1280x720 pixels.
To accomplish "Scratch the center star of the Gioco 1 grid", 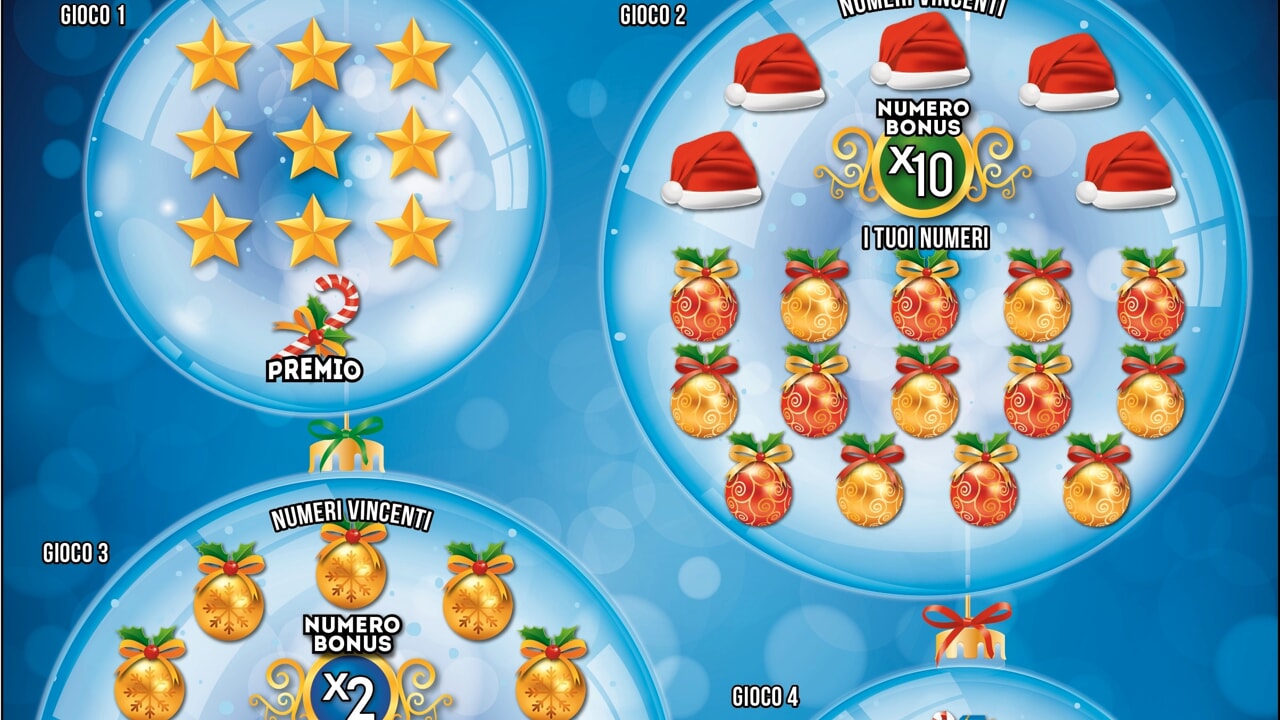I will pyautogui.click(x=313, y=142).
